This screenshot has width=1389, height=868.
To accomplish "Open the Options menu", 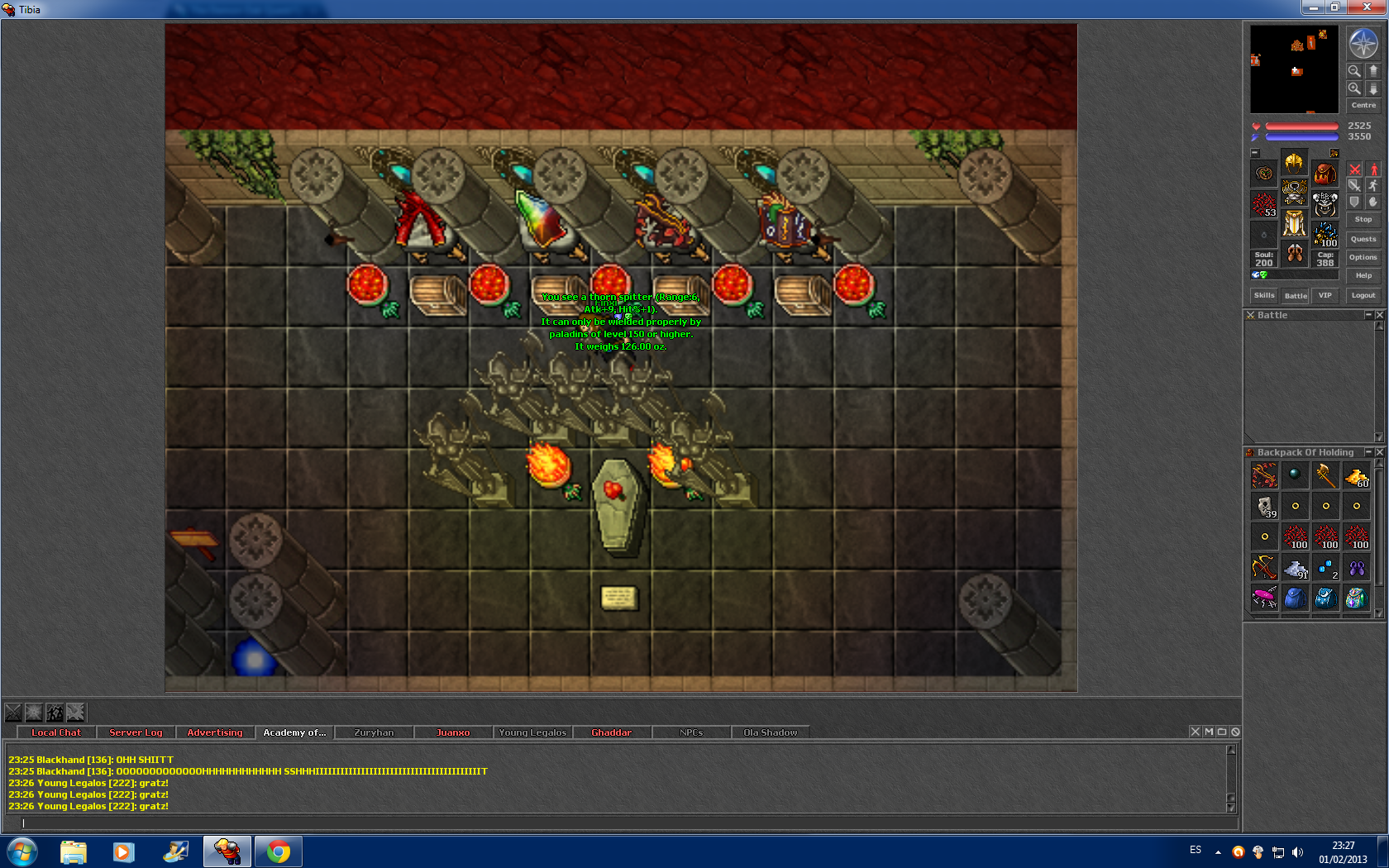I will pyautogui.click(x=1363, y=257).
